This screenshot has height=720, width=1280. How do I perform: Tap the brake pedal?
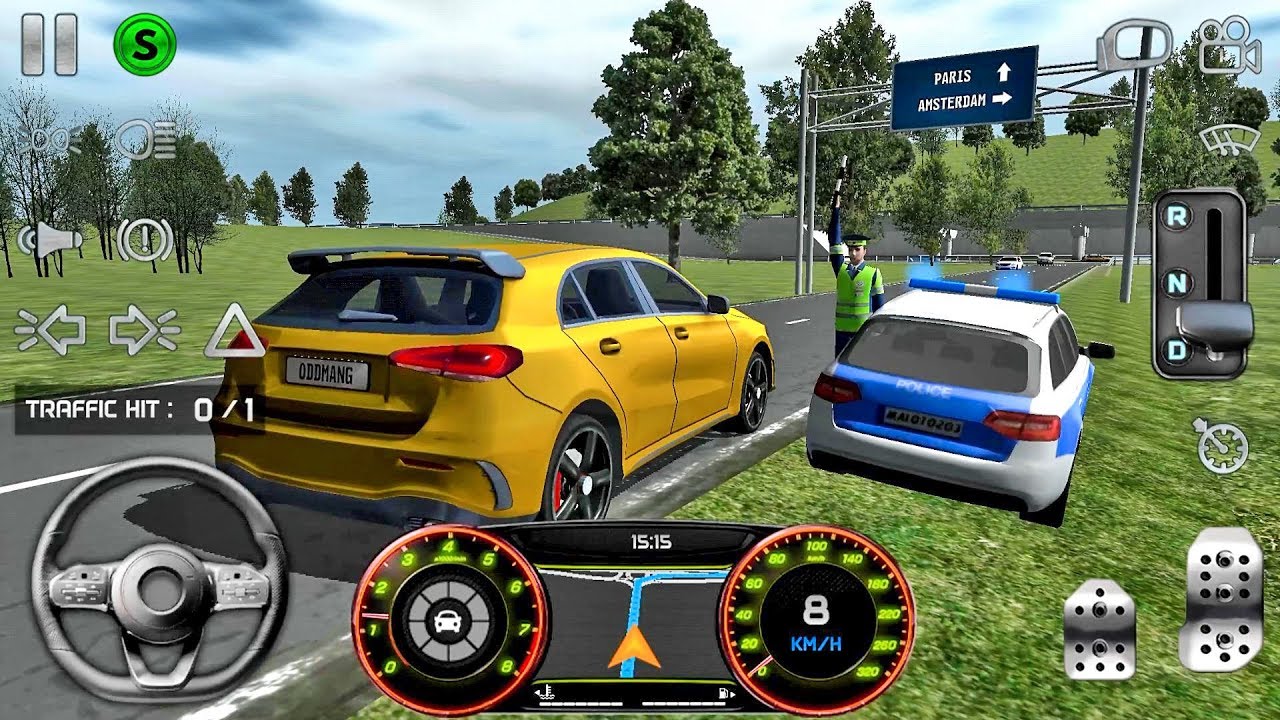tap(1099, 629)
